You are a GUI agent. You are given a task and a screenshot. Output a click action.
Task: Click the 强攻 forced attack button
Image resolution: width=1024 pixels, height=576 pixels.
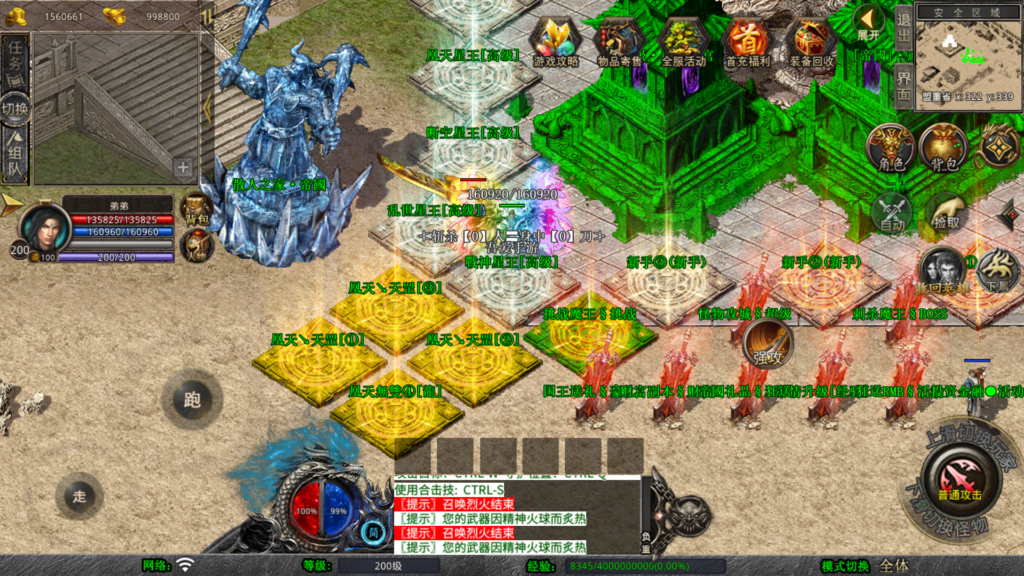(x=768, y=345)
